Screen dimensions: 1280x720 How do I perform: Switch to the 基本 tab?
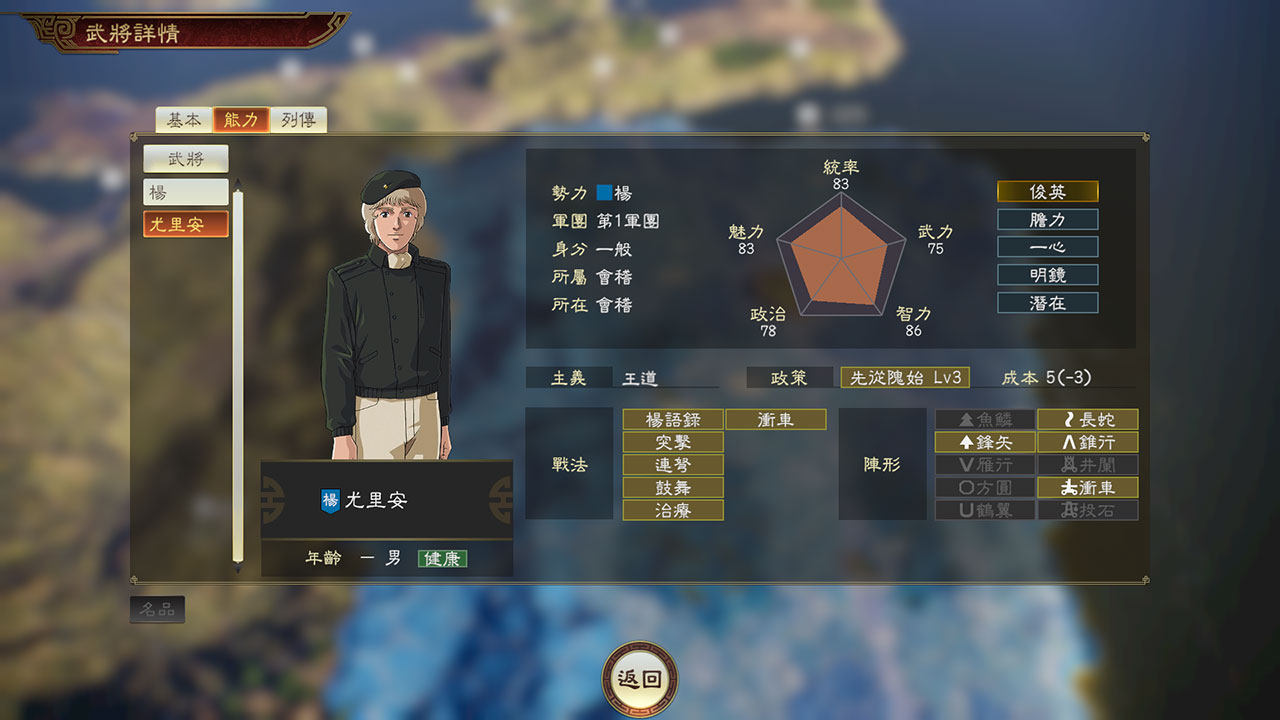tap(184, 120)
